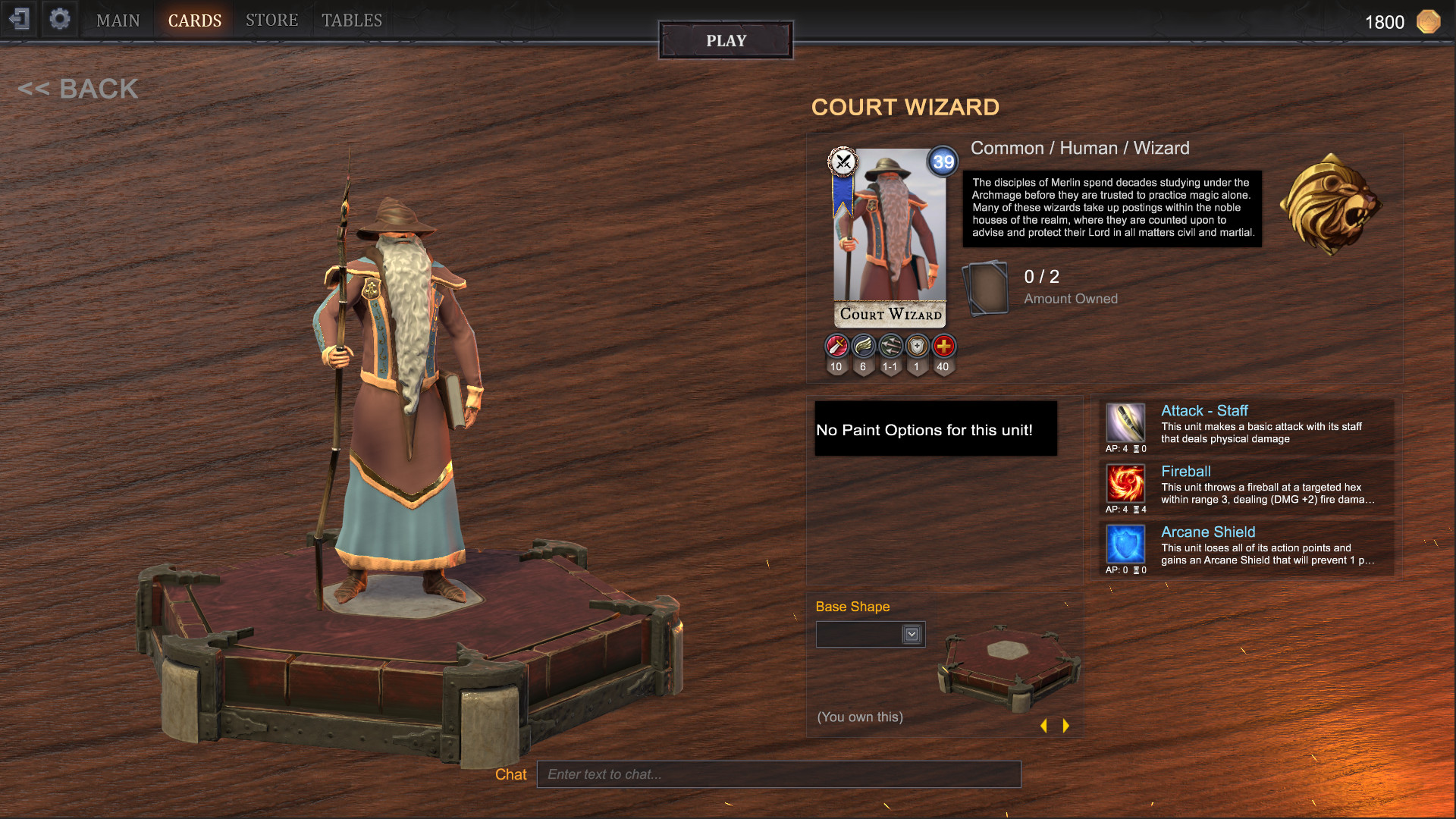Open the Base Shape dropdown
This screenshot has height=819, width=1456.
[x=870, y=634]
